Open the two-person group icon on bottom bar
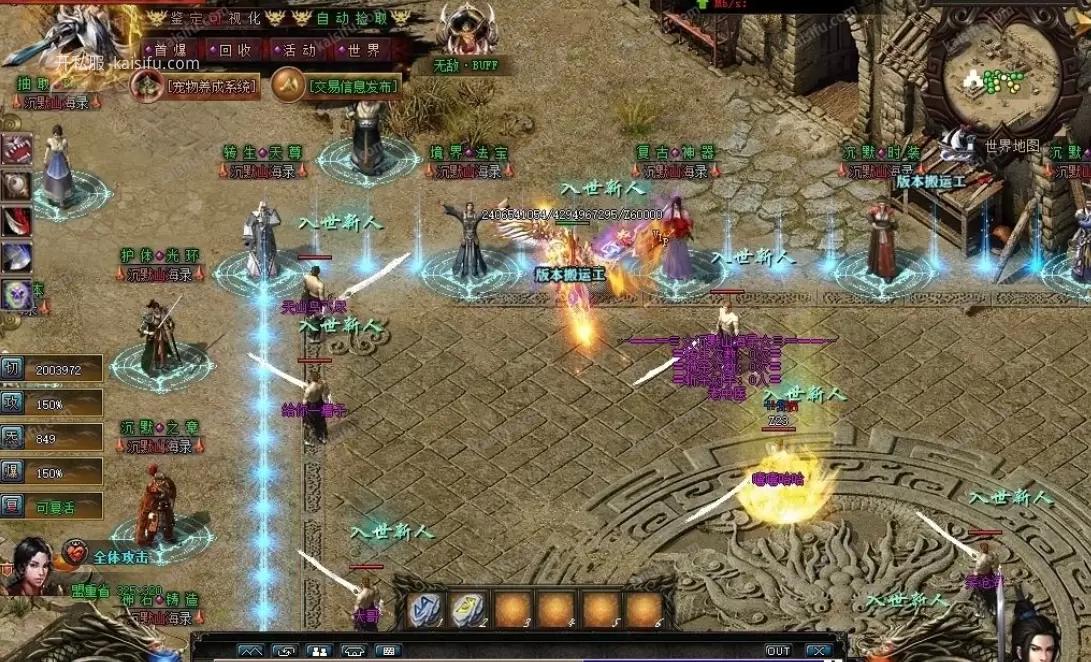This screenshot has width=1091, height=662. coord(319,651)
